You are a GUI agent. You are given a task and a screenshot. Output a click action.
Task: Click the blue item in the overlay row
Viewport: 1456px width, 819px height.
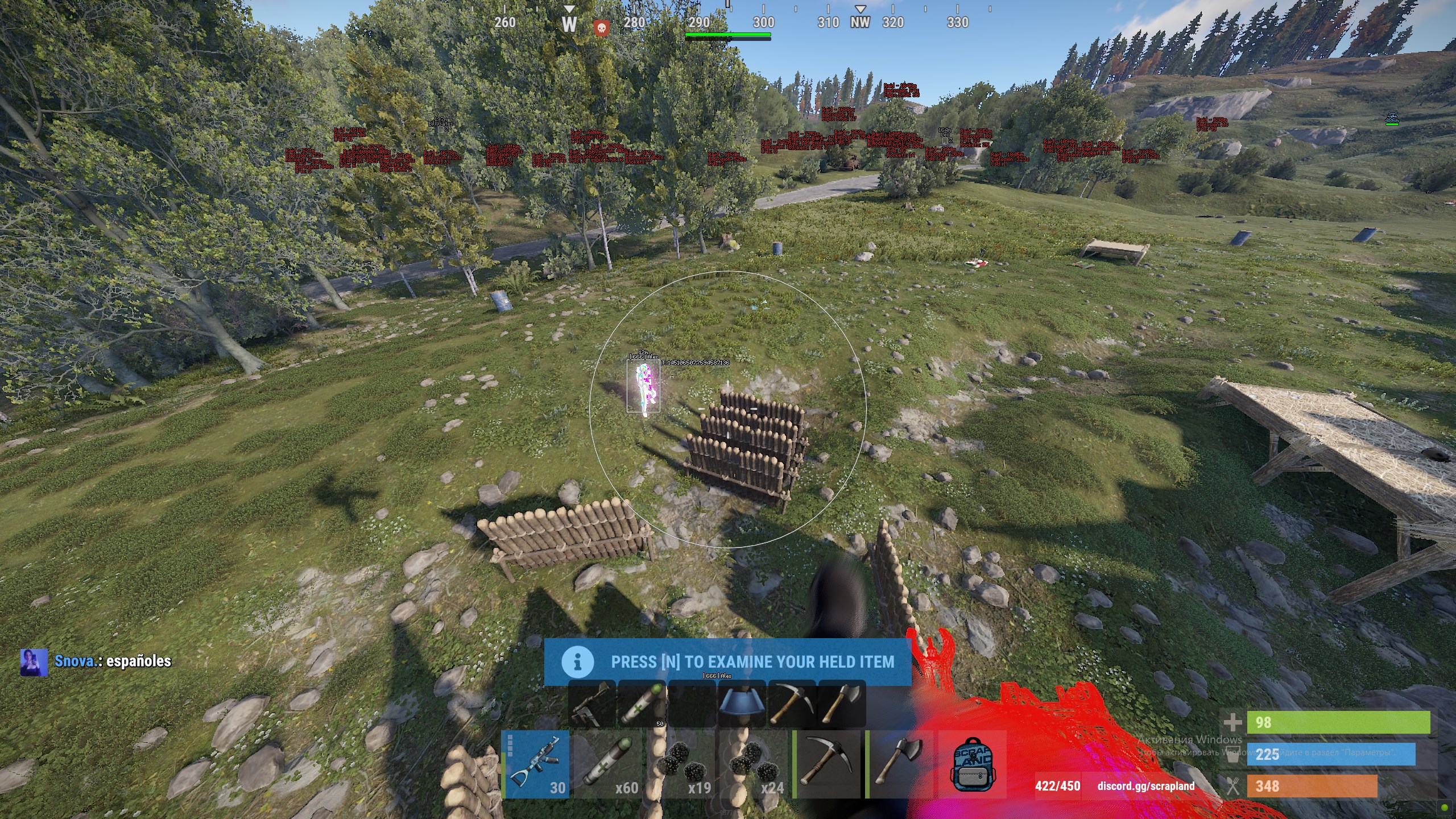point(741,704)
